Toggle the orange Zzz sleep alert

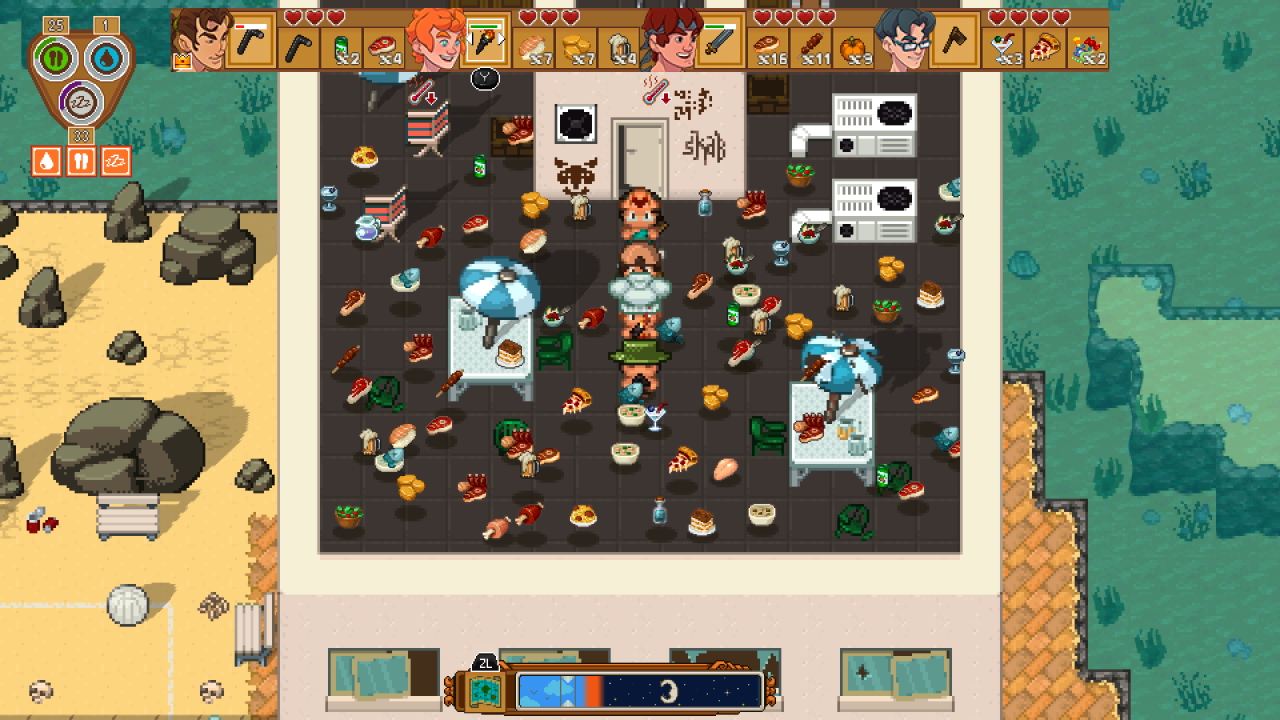click(x=117, y=160)
